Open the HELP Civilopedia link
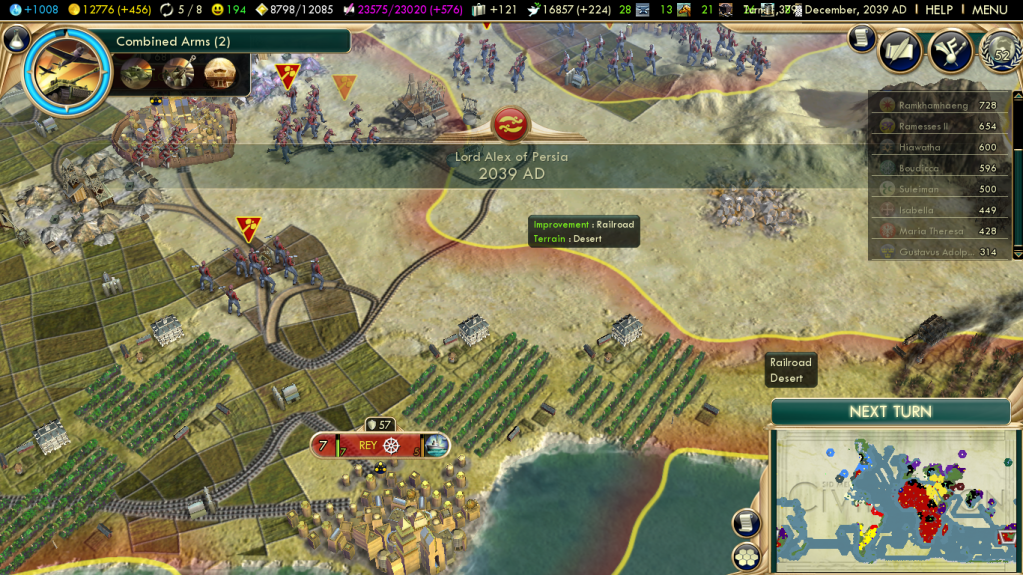This screenshot has height=575, width=1023. (x=938, y=10)
